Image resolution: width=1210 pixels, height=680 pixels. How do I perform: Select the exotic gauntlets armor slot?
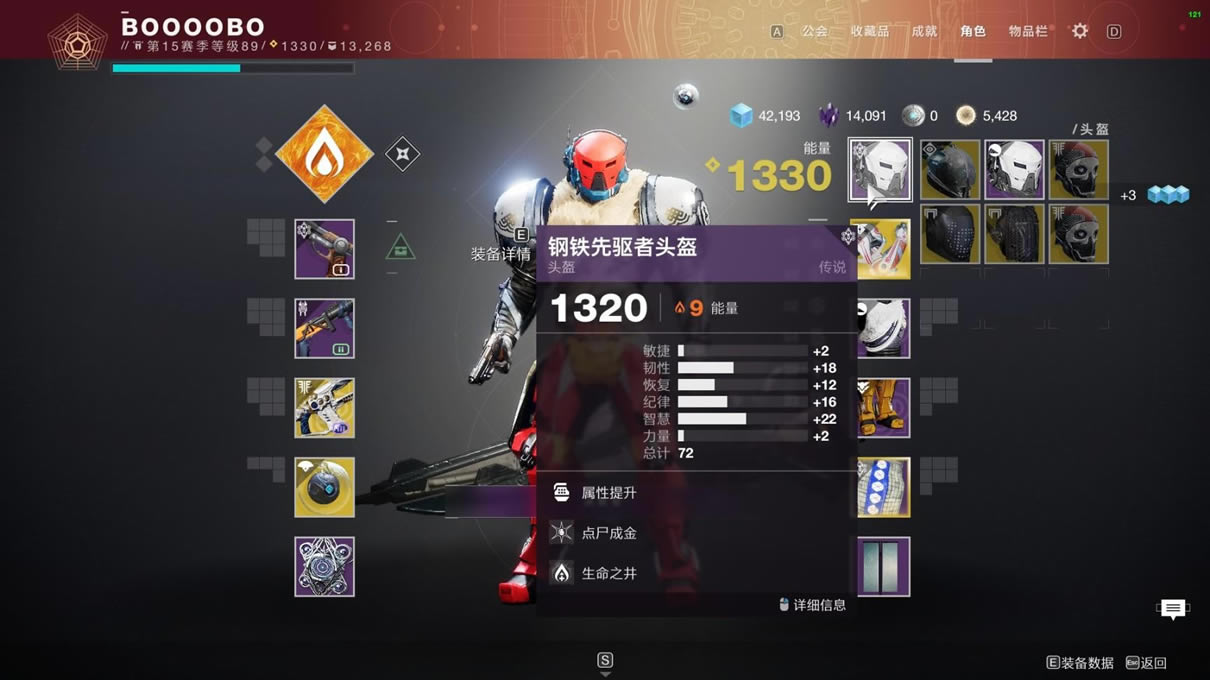[x=883, y=249]
